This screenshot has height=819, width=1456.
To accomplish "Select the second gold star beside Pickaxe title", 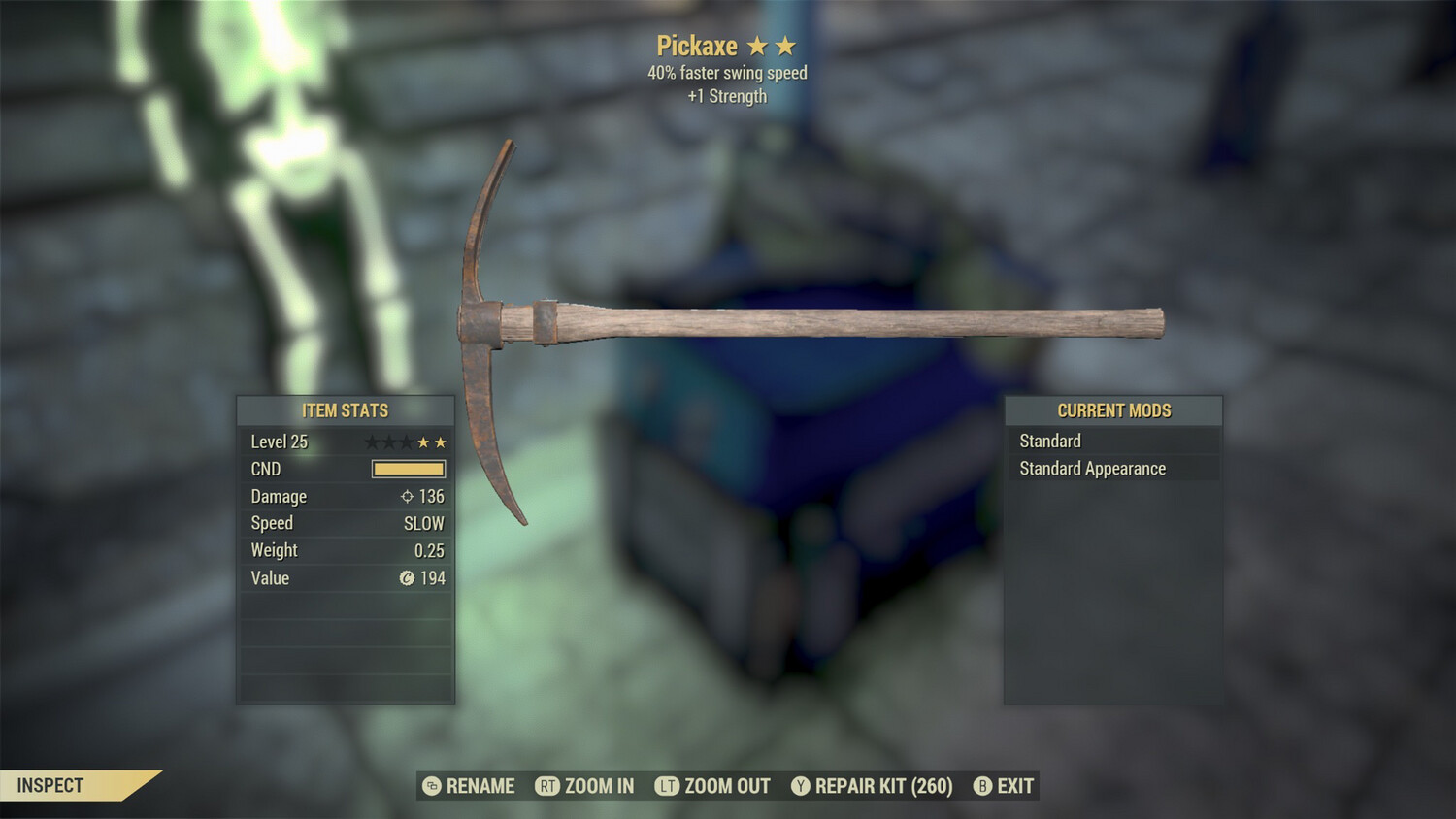I will [x=788, y=45].
